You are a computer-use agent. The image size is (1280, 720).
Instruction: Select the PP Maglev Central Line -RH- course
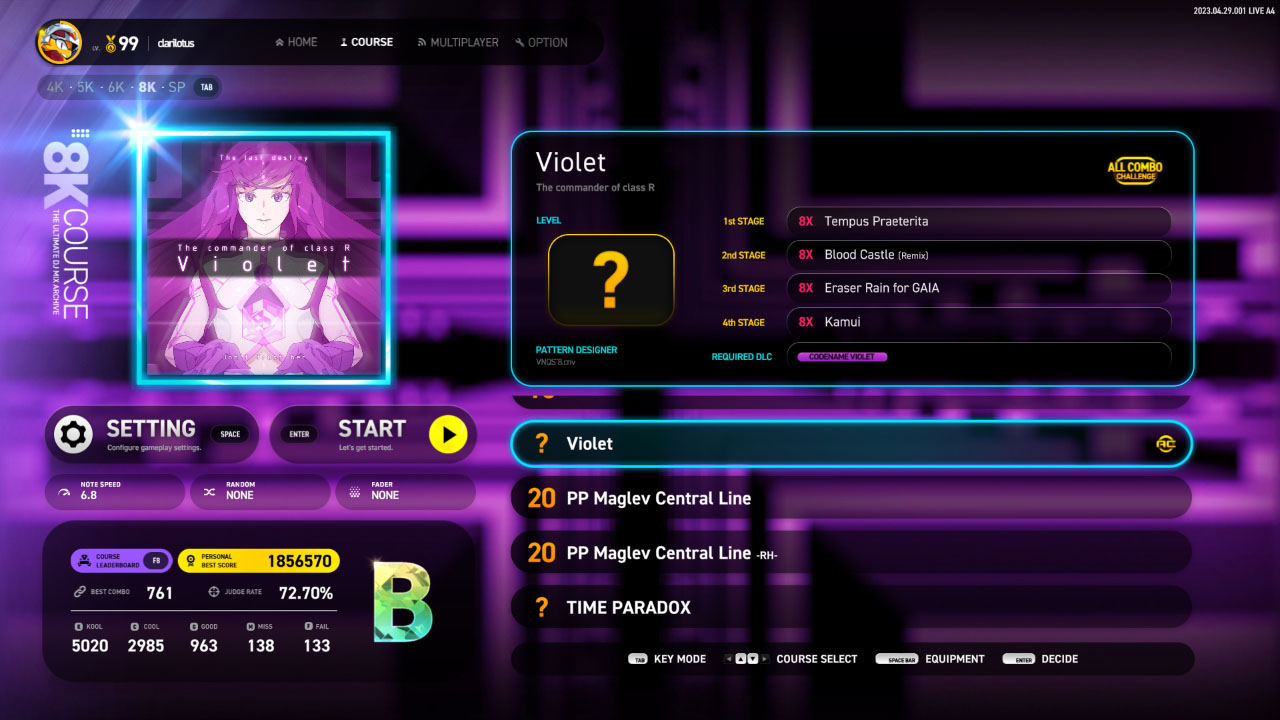pyautogui.click(x=850, y=553)
